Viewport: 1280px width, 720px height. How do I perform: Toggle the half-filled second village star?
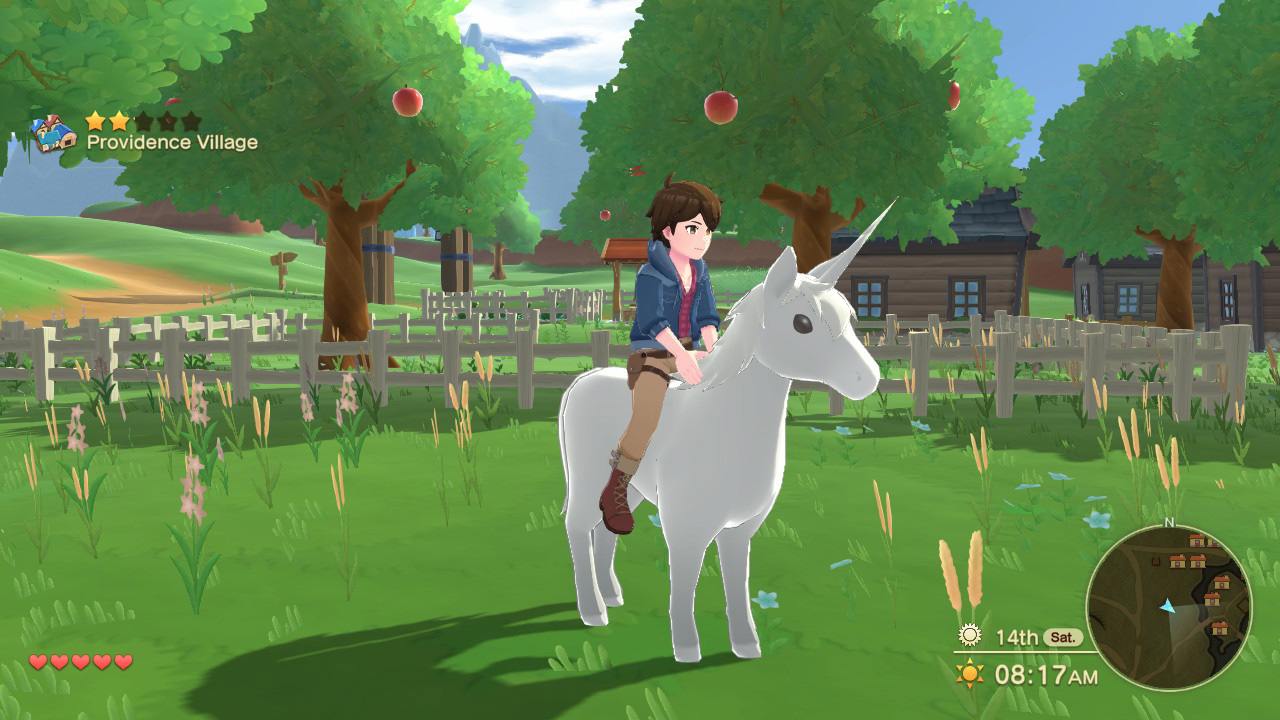click(x=118, y=121)
